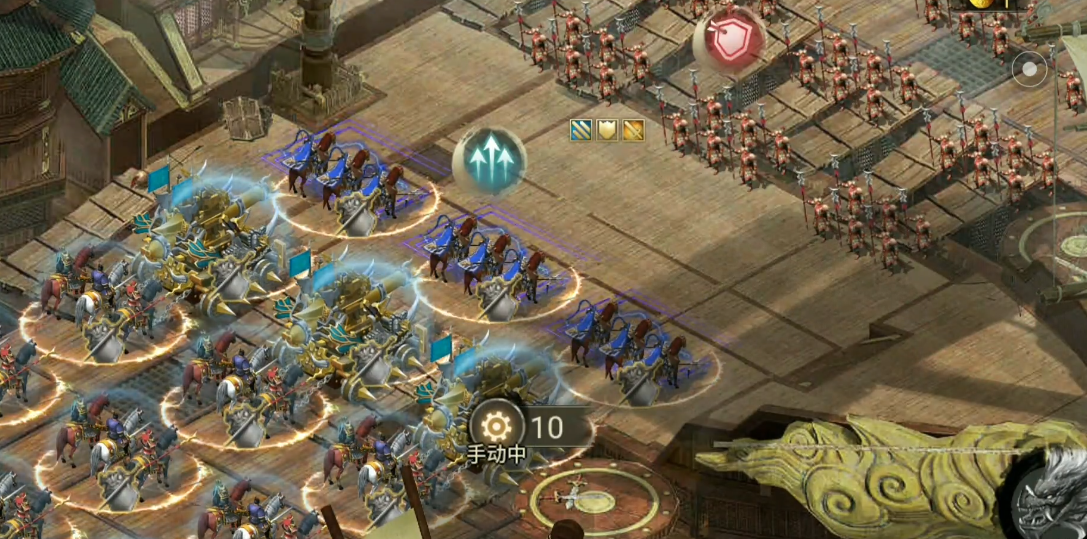Tap the blue striped buff icon
1087x539 pixels.
coord(581,129)
